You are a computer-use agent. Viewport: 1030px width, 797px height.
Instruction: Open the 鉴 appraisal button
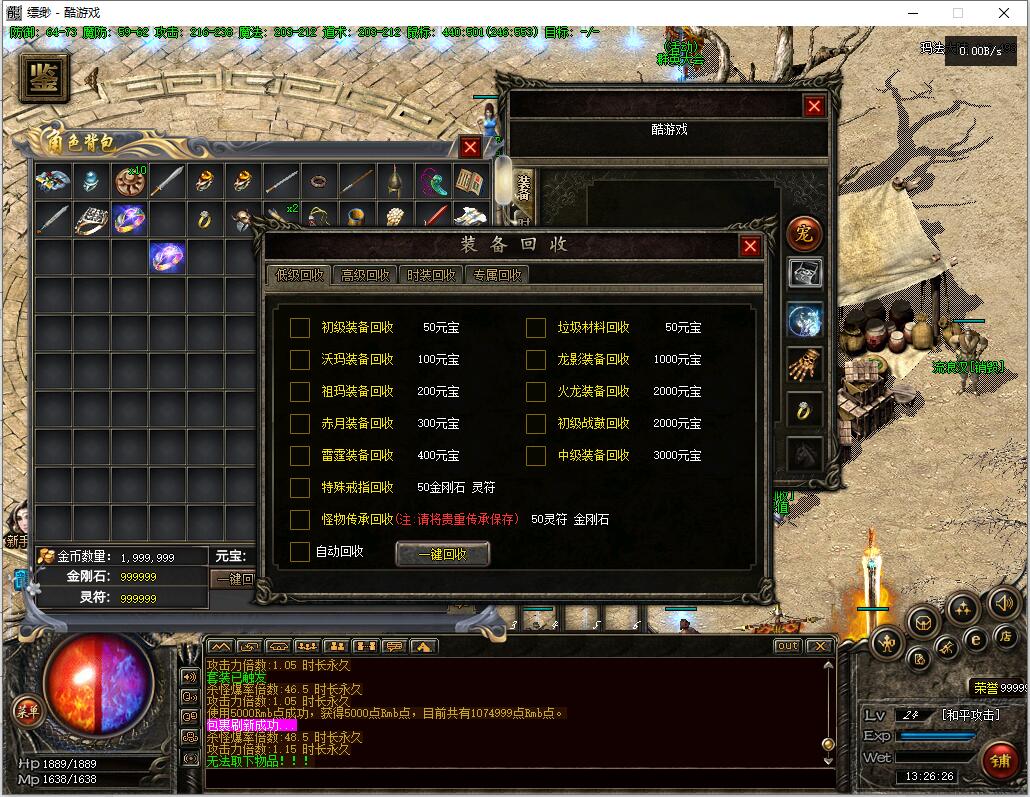pos(44,78)
